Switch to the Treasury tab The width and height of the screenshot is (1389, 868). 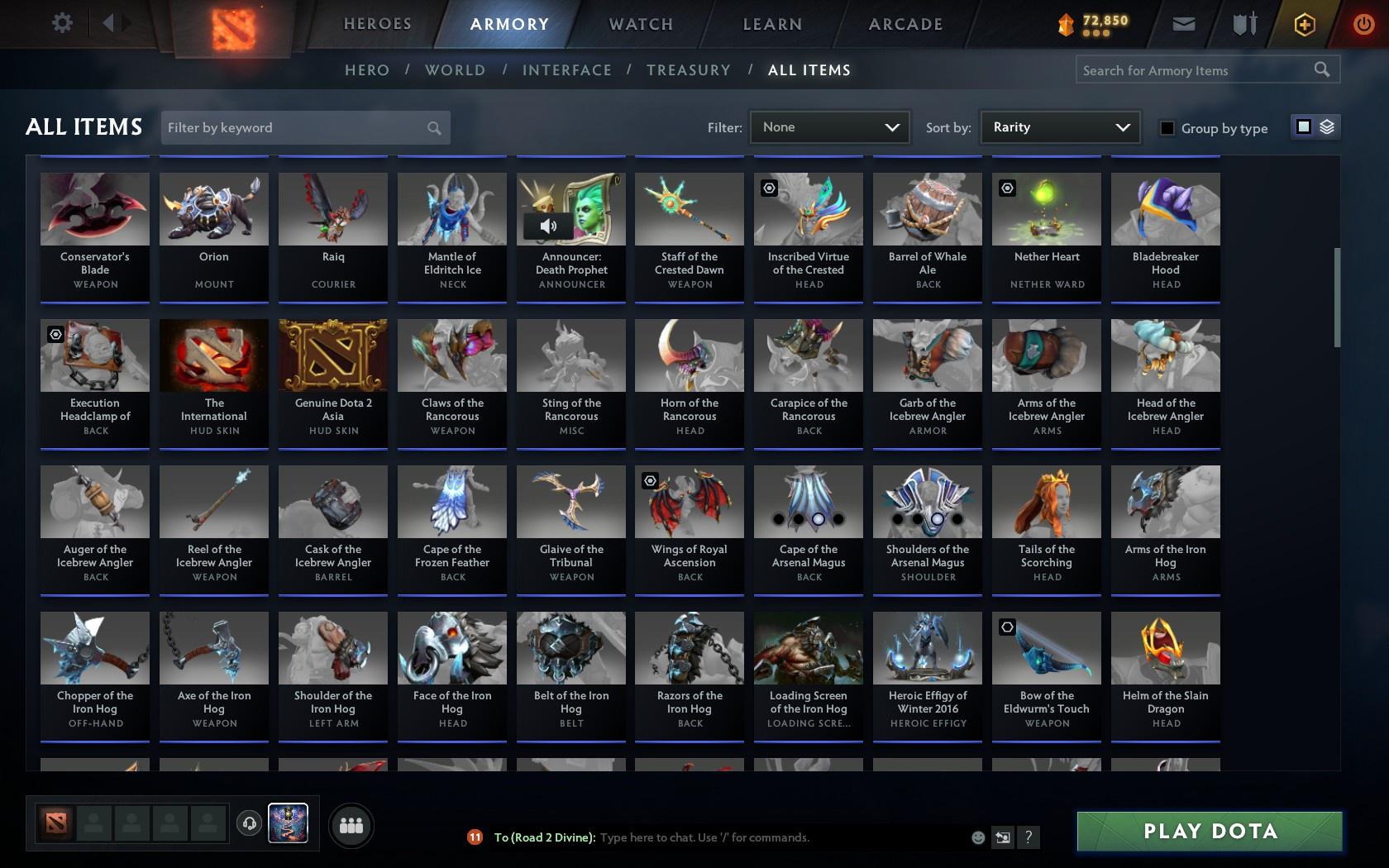click(689, 70)
